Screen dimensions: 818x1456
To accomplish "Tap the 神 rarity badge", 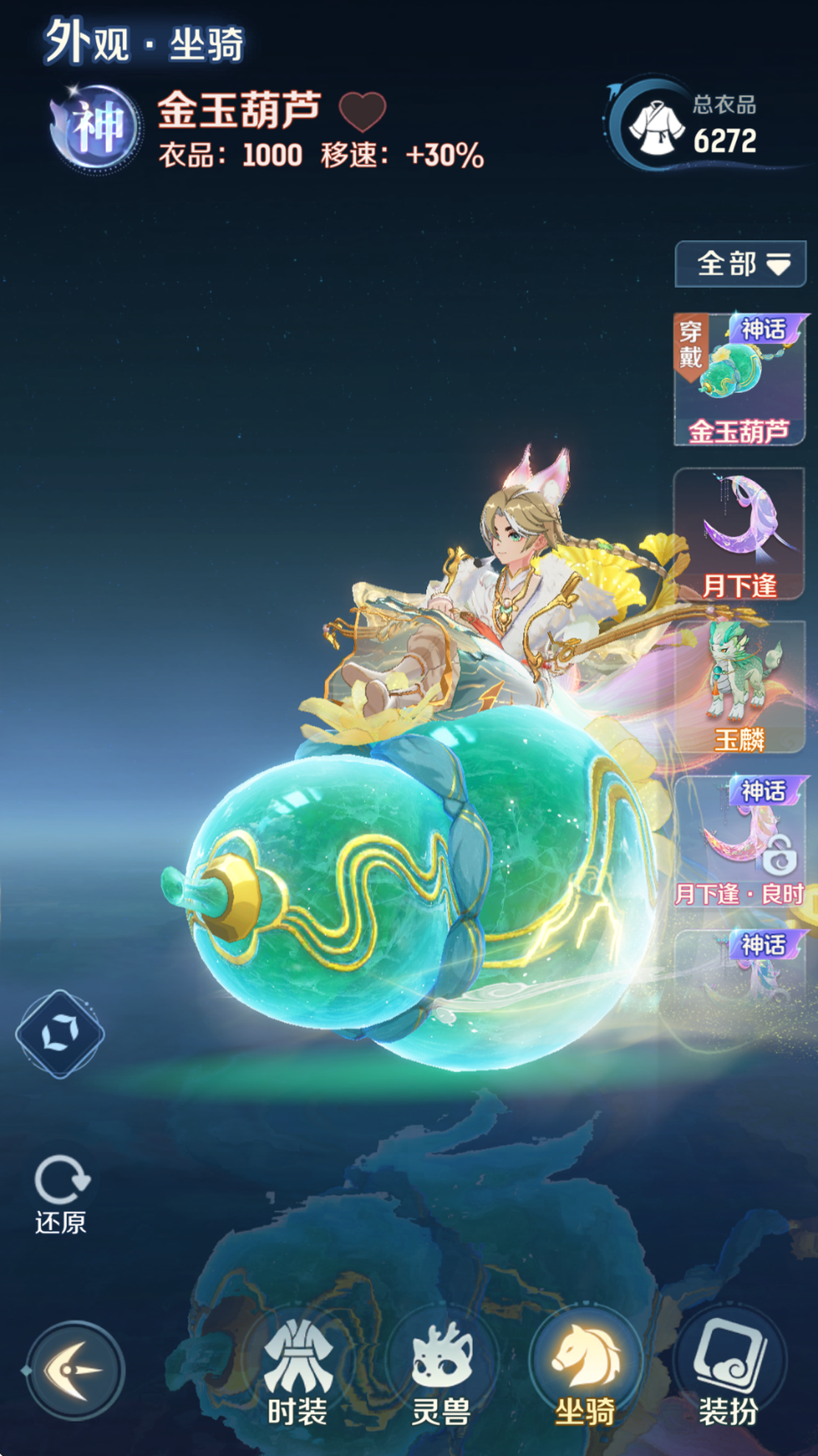I will pos(97,128).
